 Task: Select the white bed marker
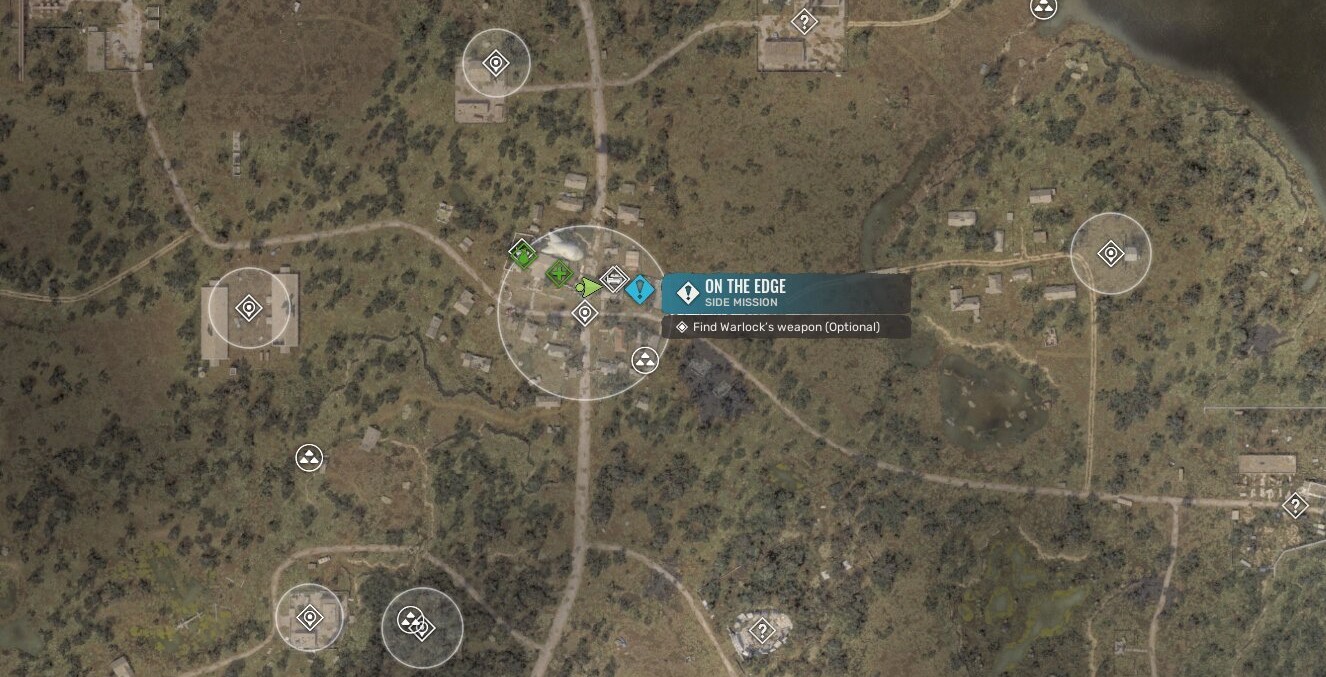[x=614, y=278]
